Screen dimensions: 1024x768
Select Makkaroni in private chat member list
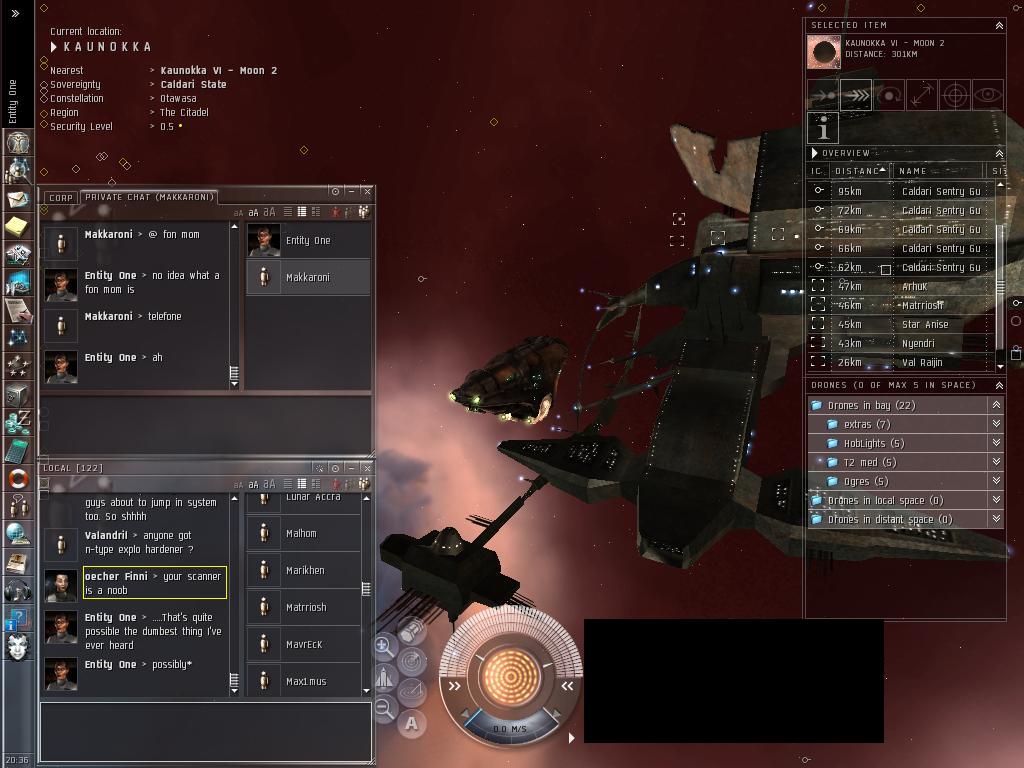[308, 277]
